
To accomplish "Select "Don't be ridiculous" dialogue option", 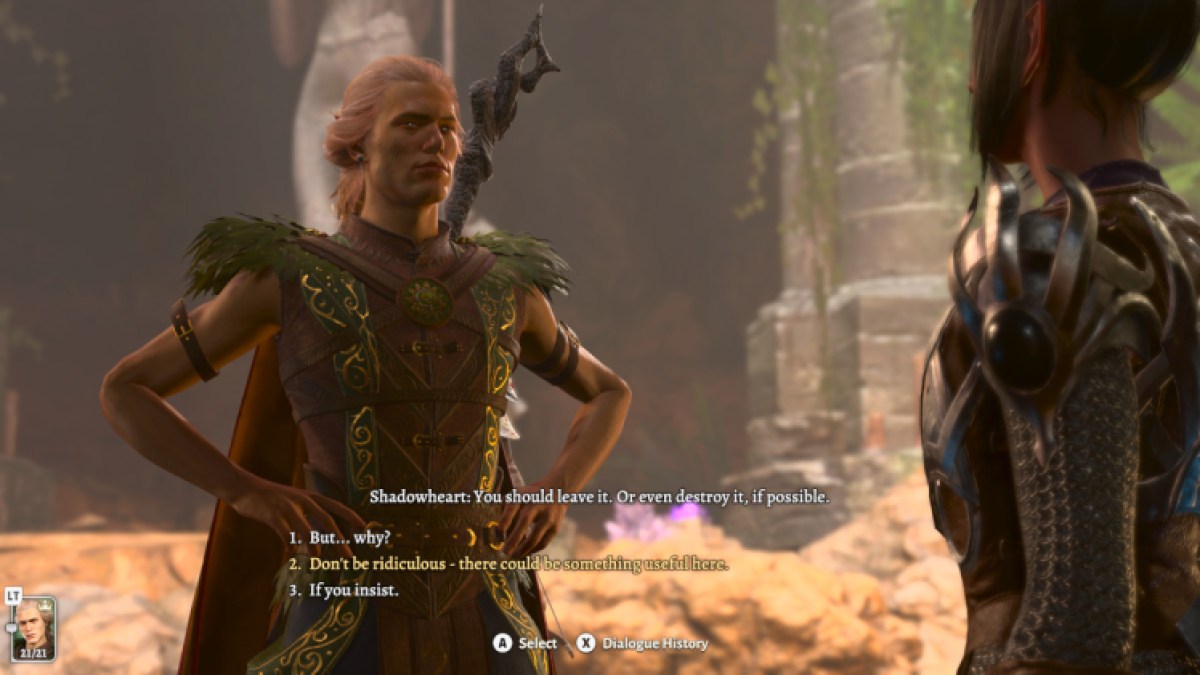I will coord(518,564).
